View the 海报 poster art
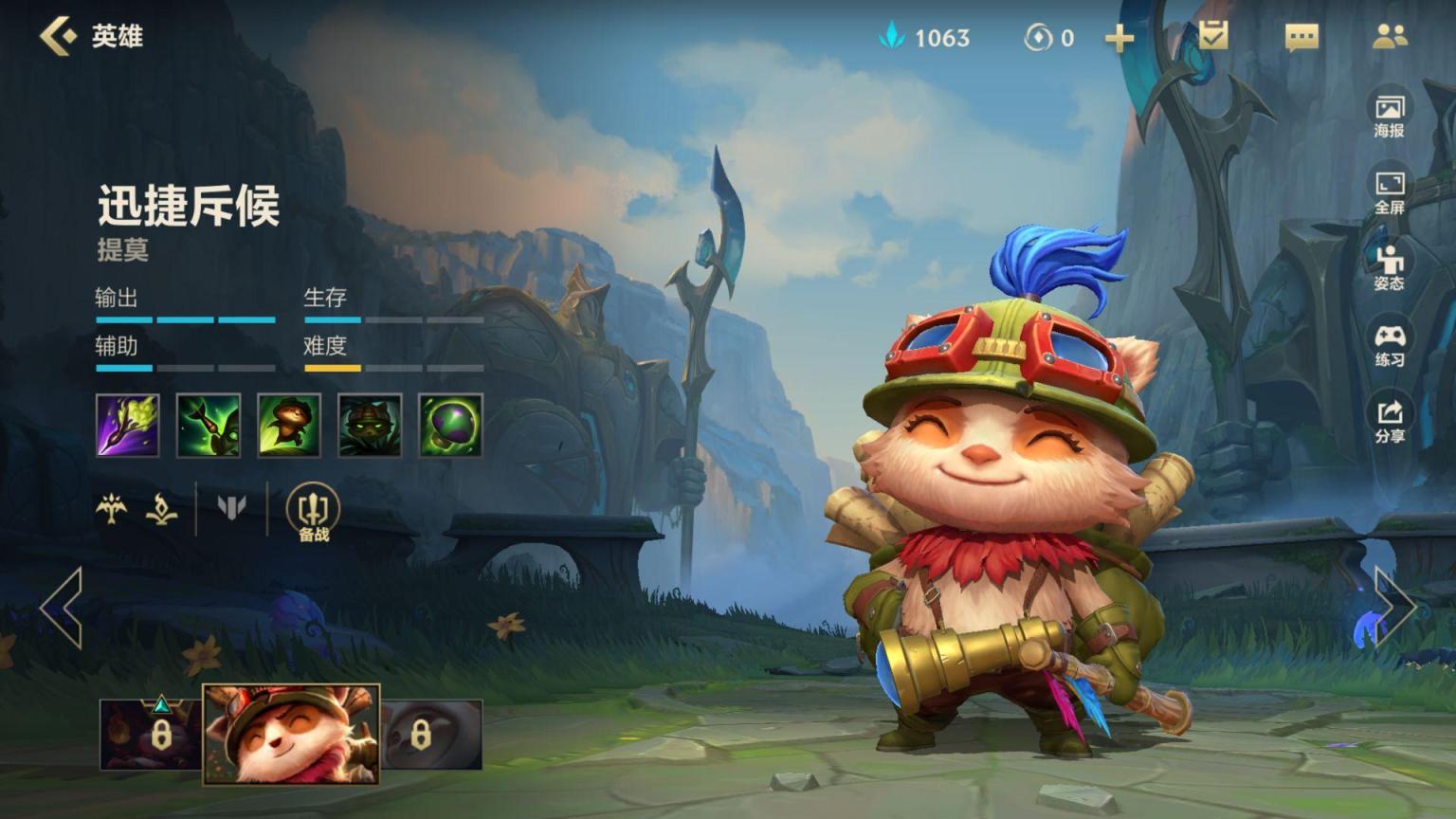This screenshot has width=1456, height=819. click(x=1390, y=116)
